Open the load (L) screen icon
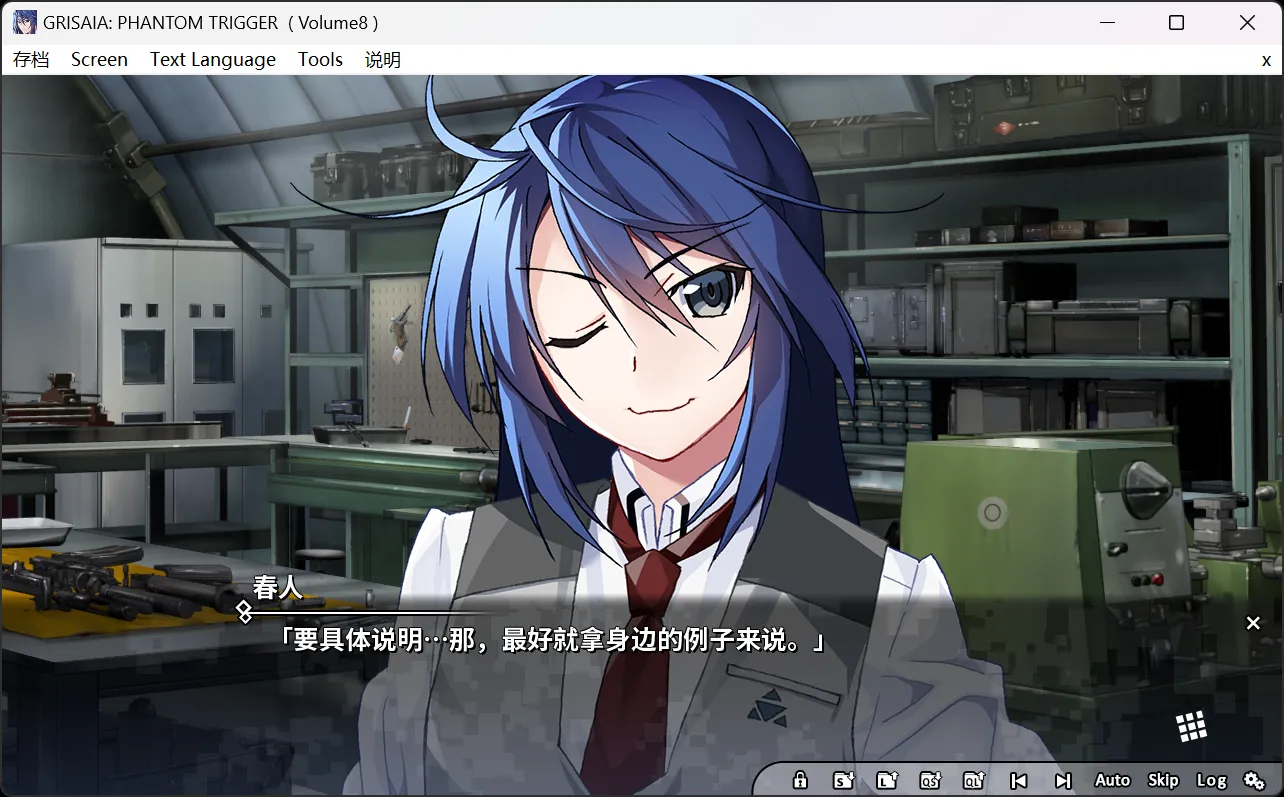This screenshot has height=797, width=1284. point(887,780)
